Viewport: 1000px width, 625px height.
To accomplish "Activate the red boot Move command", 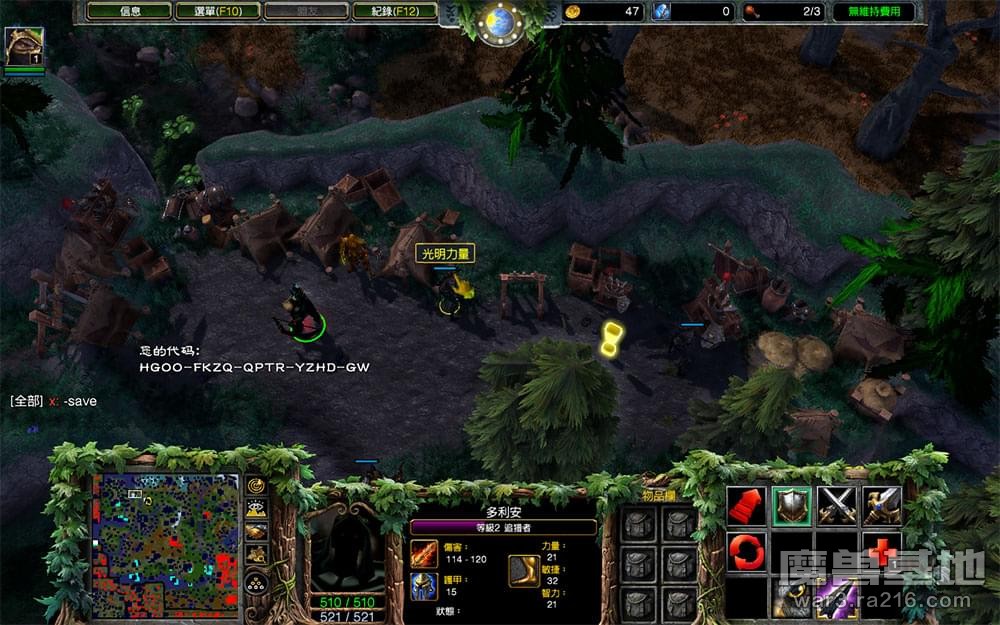I will (x=746, y=506).
